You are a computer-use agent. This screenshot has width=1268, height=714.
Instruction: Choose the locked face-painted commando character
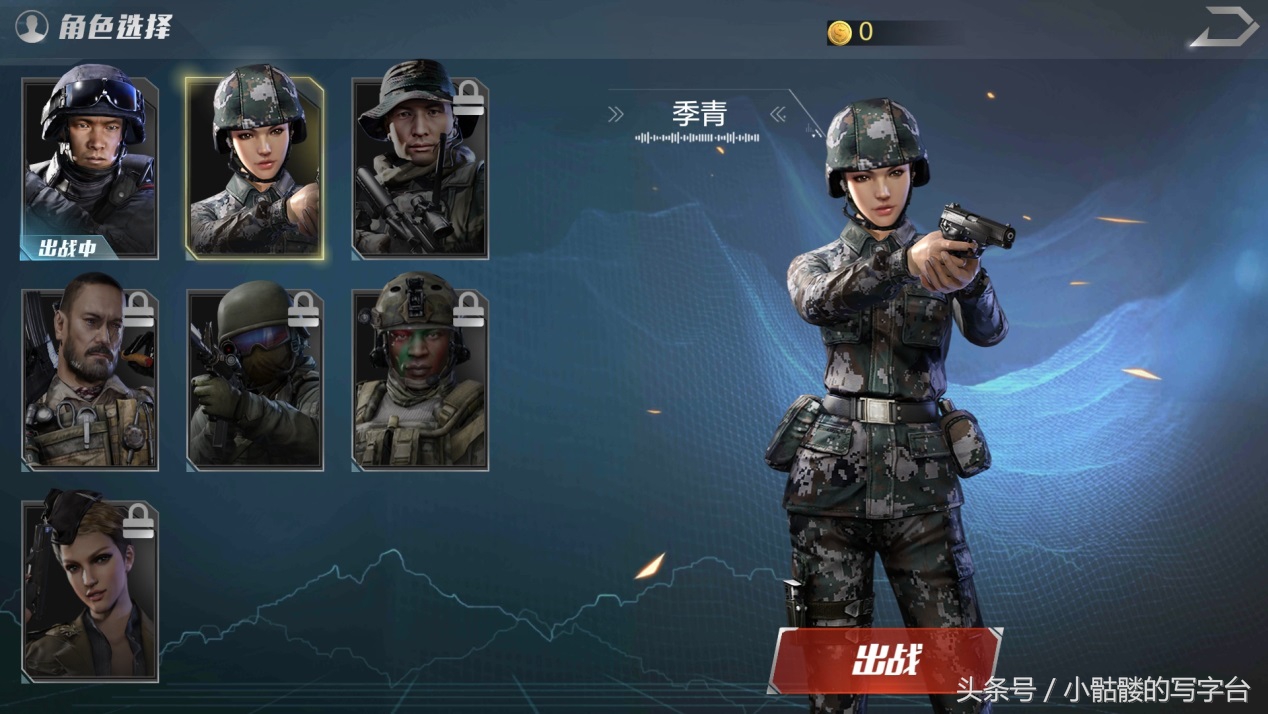pyautogui.click(x=420, y=380)
